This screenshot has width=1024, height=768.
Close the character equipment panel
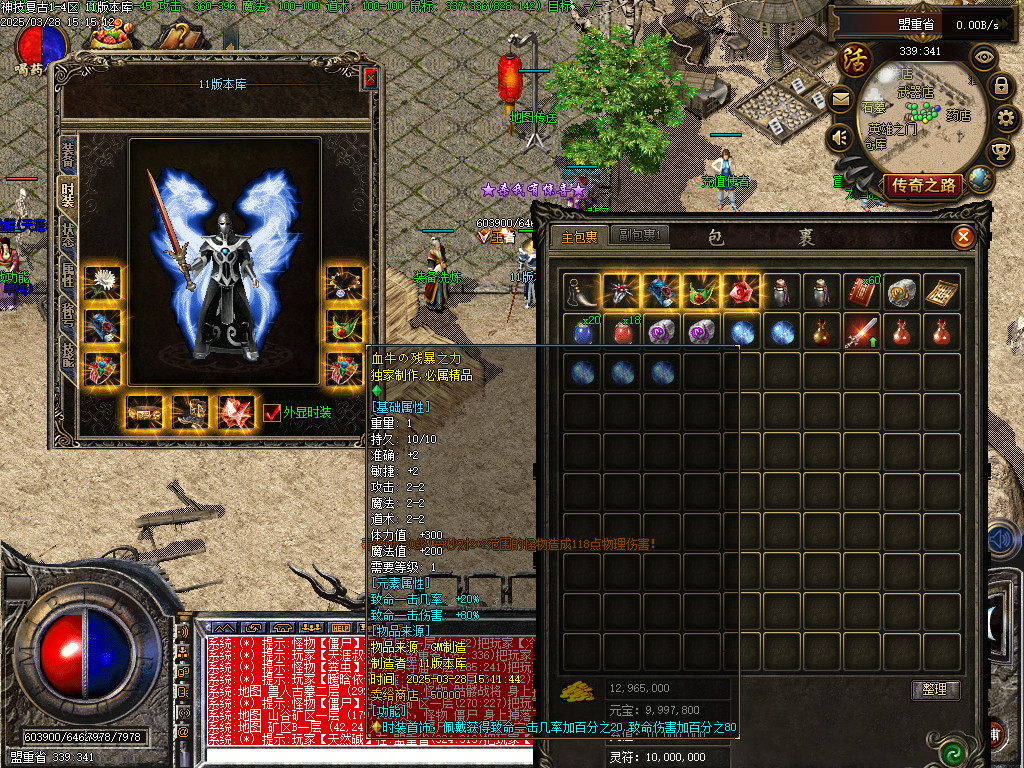(x=370, y=79)
